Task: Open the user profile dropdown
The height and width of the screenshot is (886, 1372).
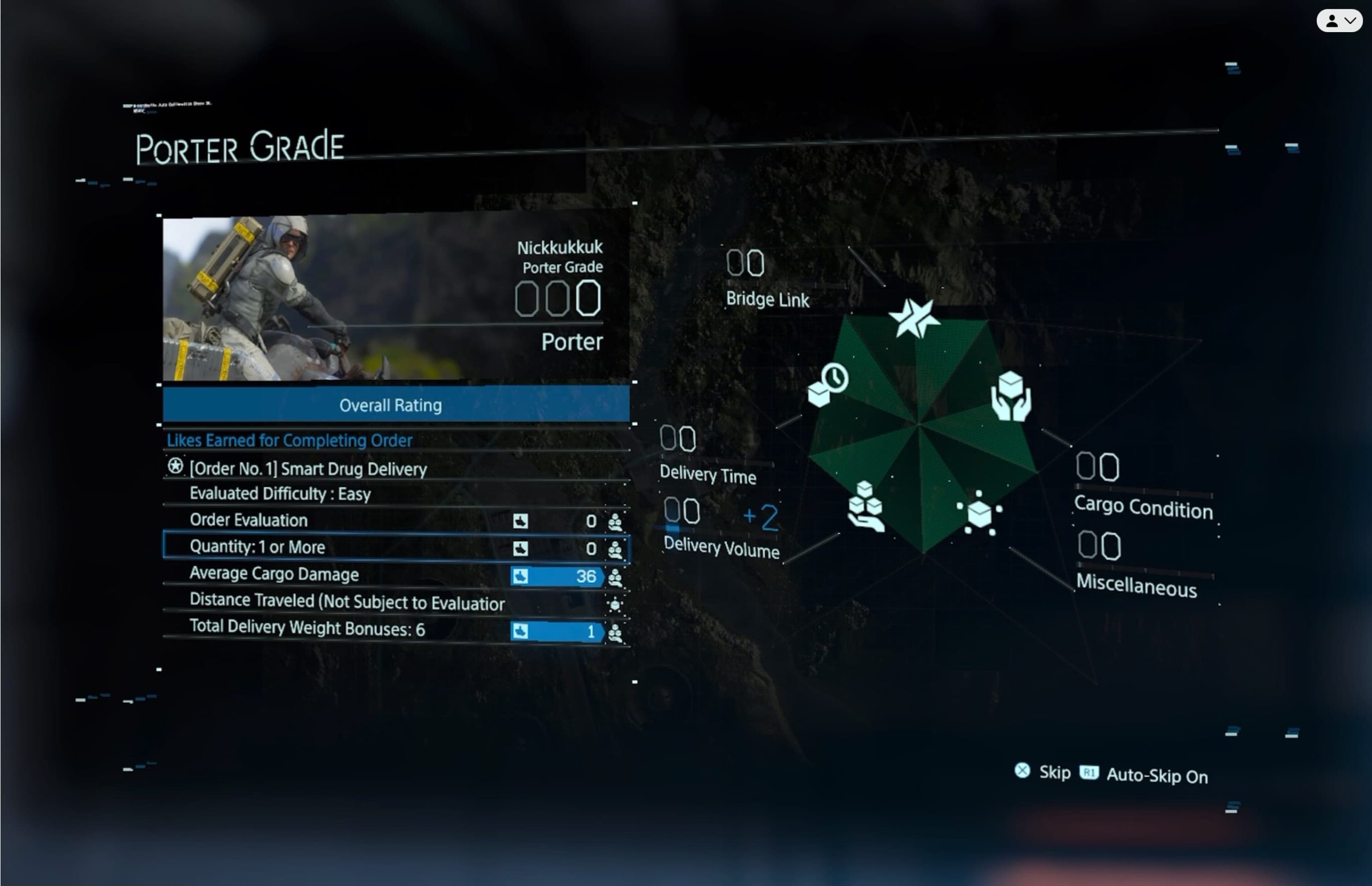Action: click(1339, 21)
